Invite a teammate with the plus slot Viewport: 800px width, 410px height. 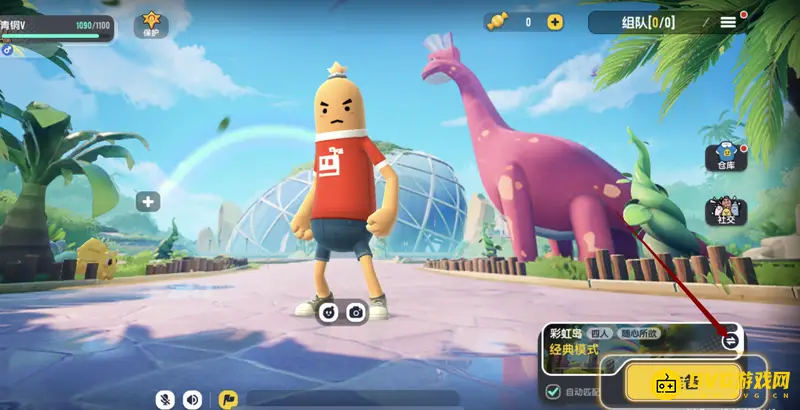tap(149, 202)
